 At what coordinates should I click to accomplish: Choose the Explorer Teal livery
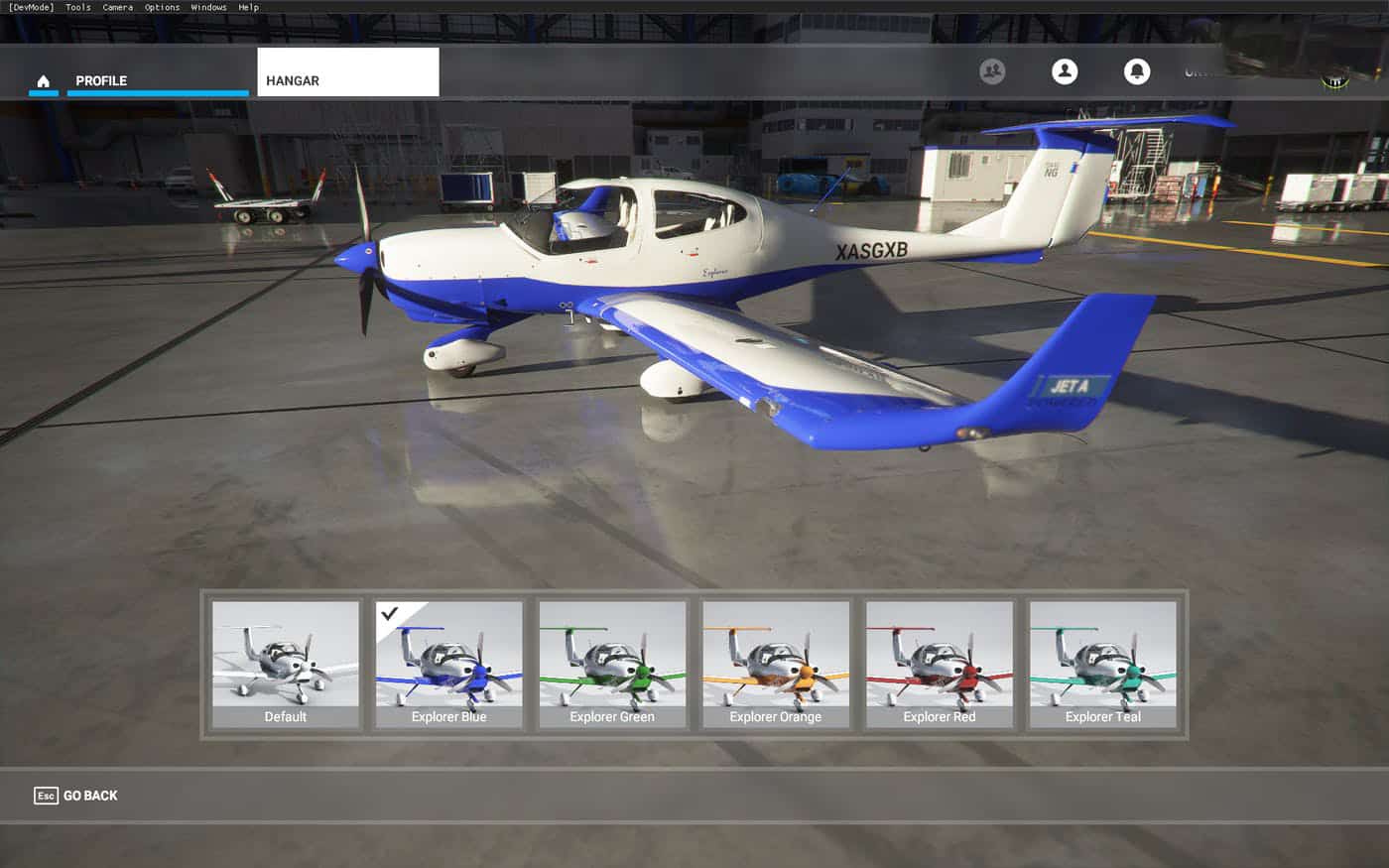1103,664
